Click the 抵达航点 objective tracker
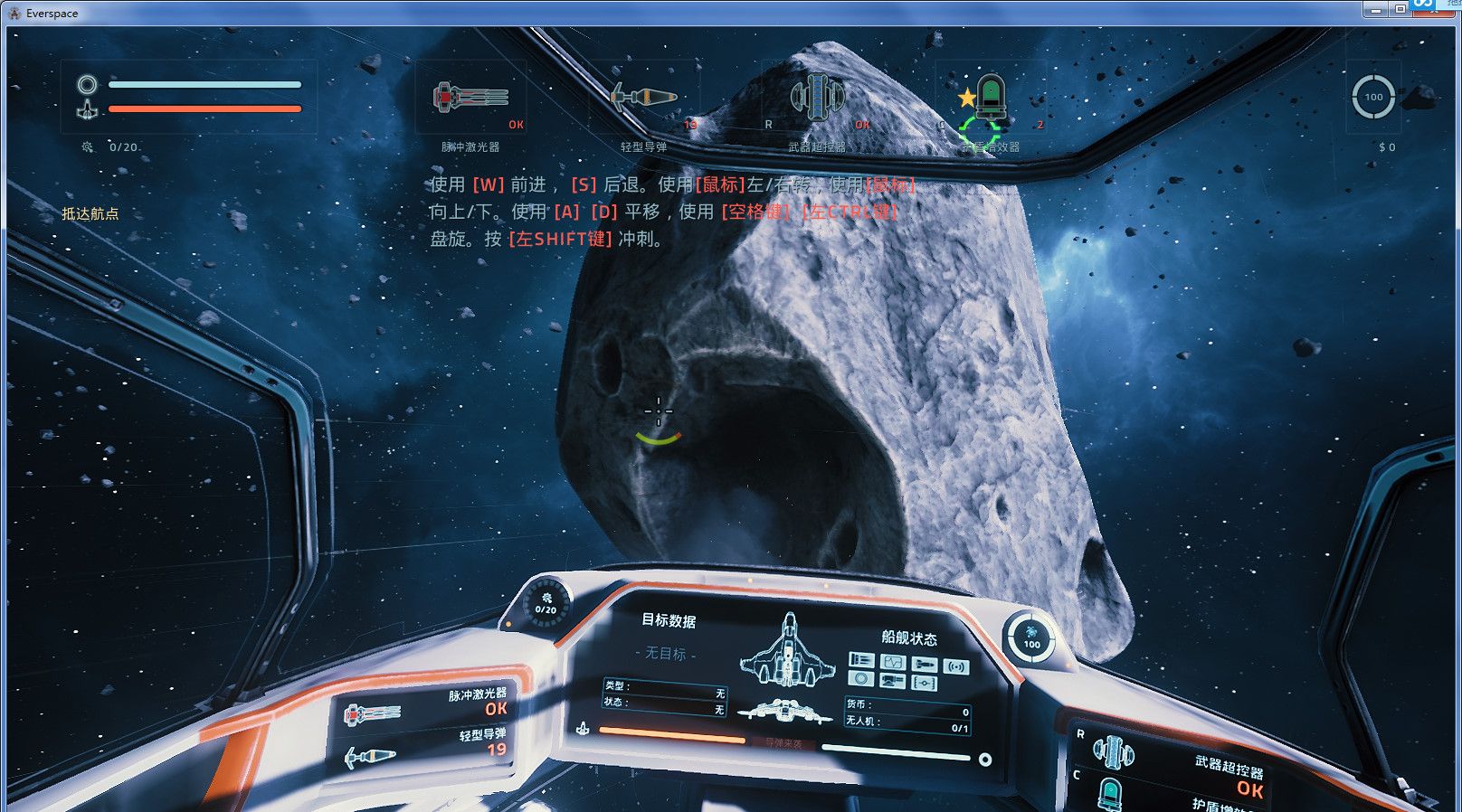Viewport: 1462px width, 812px height. pos(90,214)
